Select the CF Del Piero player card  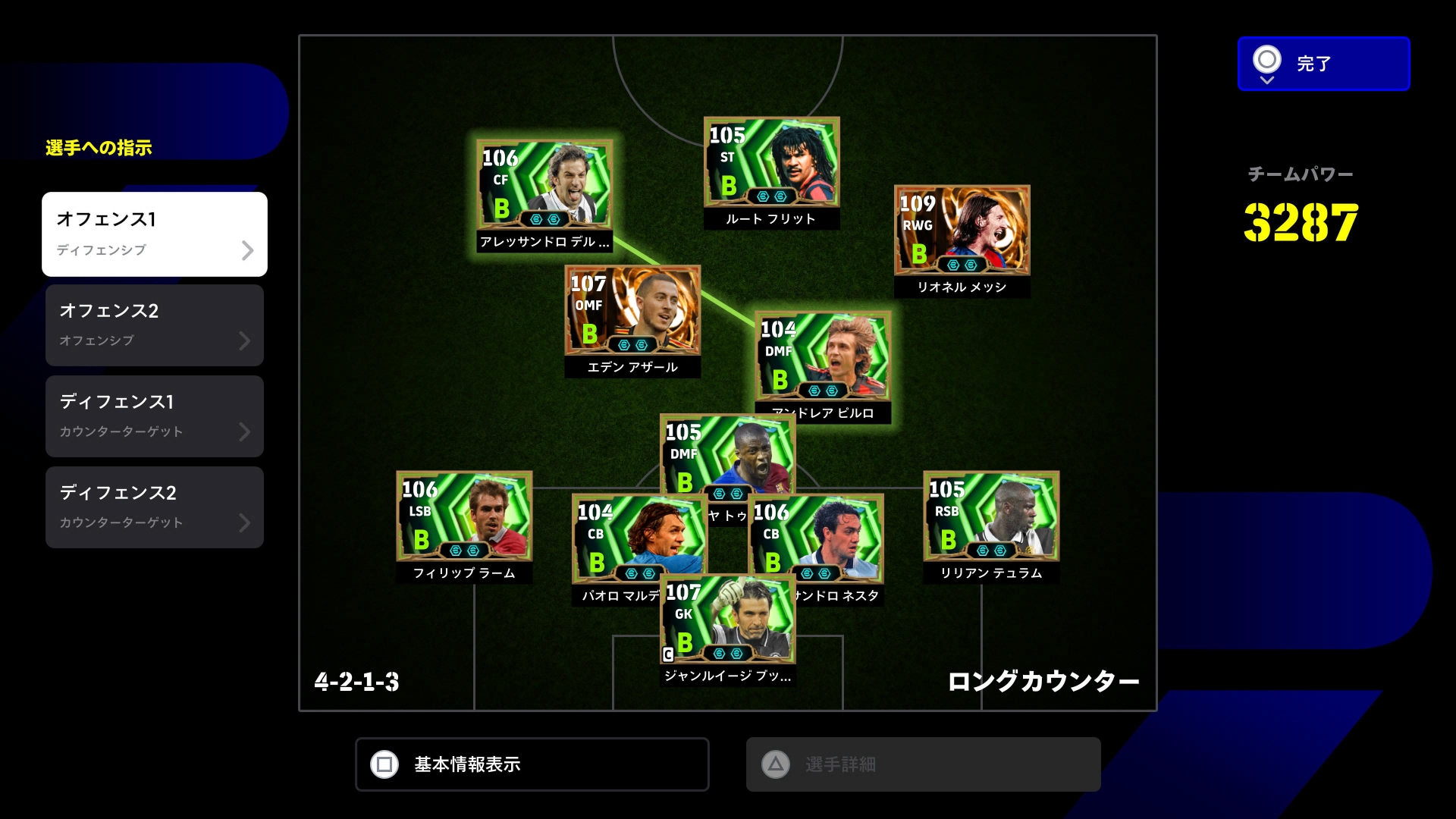tap(544, 186)
